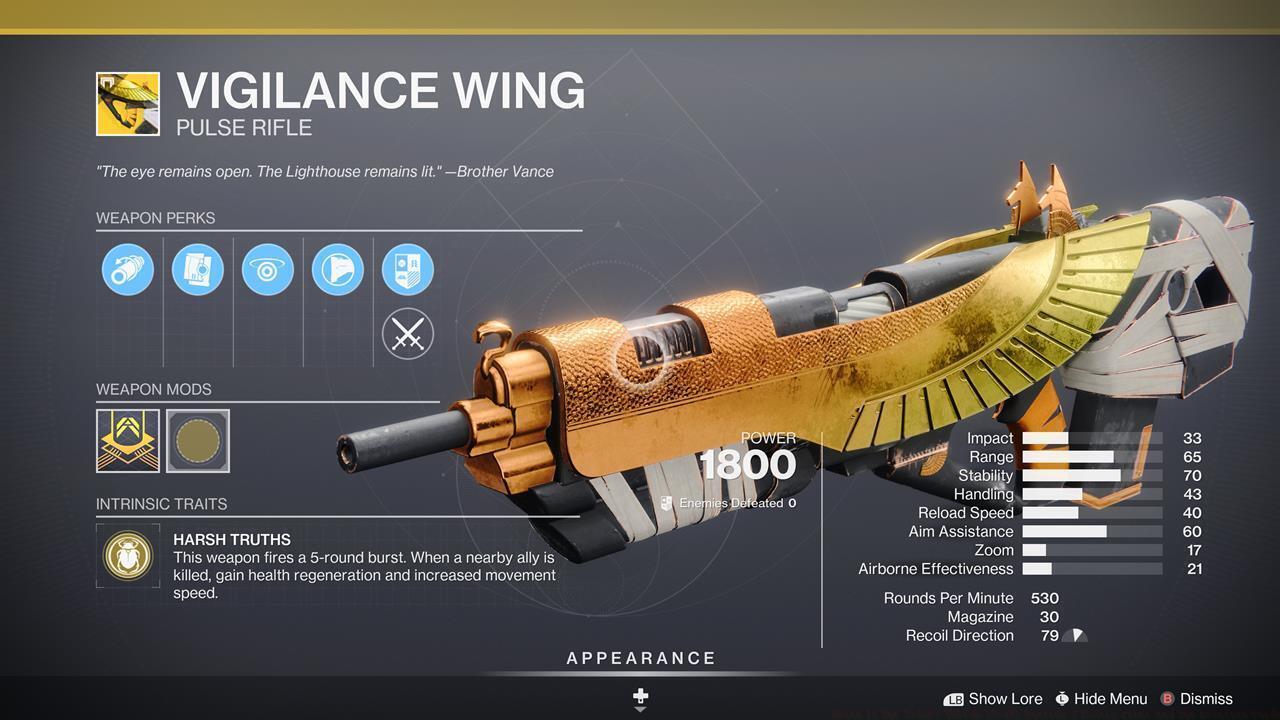Expand the Appearance section
This screenshot has height=720, width=1280.
[x=640, y=658]
